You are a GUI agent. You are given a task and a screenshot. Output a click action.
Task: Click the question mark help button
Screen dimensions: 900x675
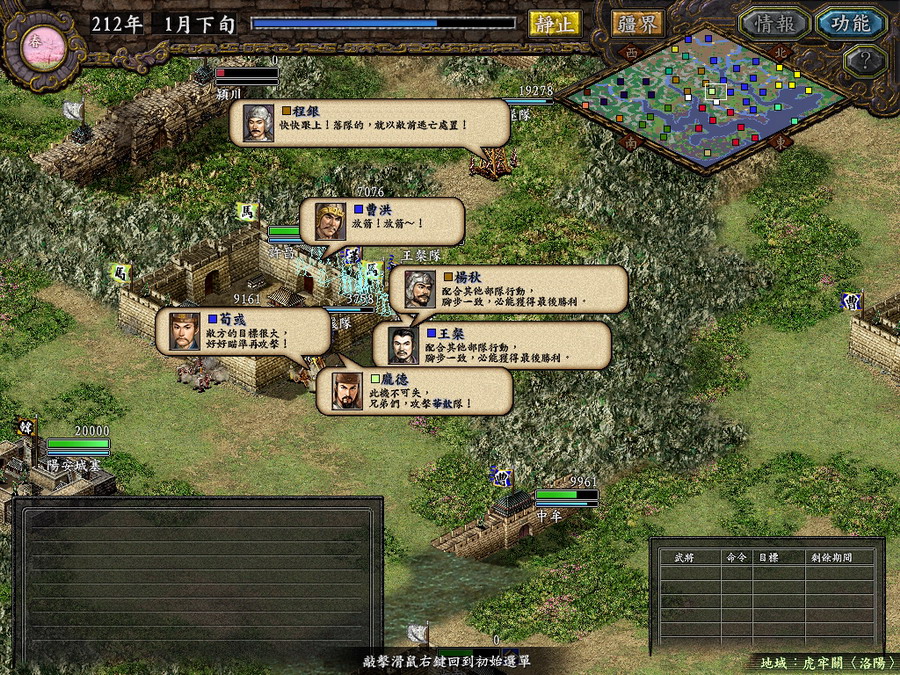(x=864, y=62)
